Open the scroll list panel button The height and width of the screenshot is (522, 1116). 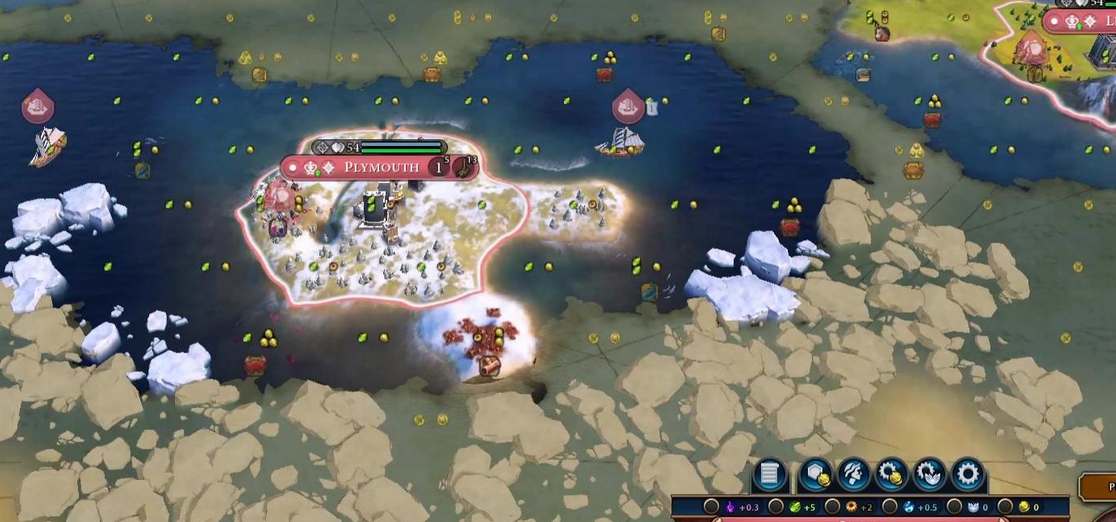pos(770,474)
